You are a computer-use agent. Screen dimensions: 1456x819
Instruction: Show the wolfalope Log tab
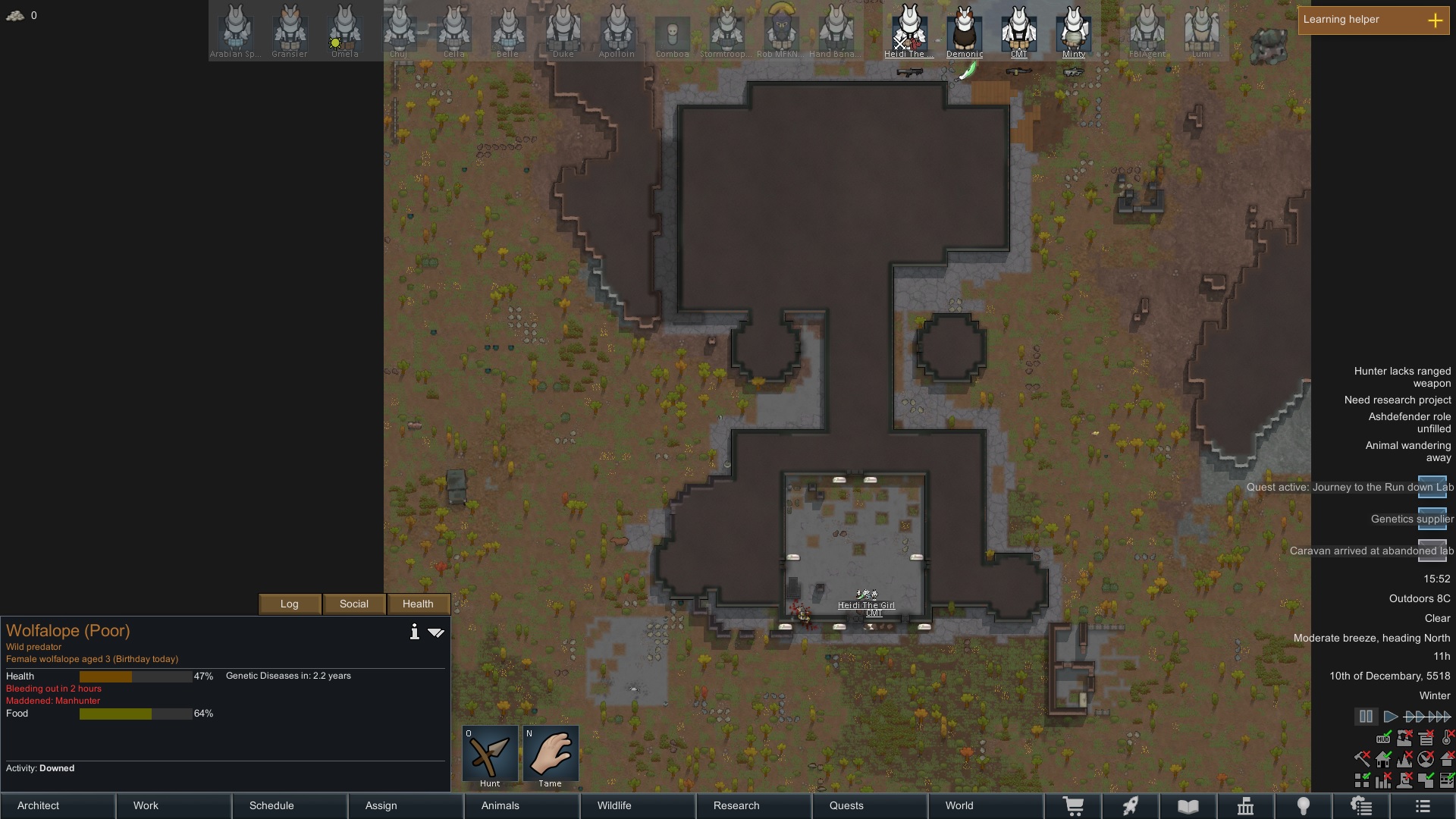(x=290, y=604)
